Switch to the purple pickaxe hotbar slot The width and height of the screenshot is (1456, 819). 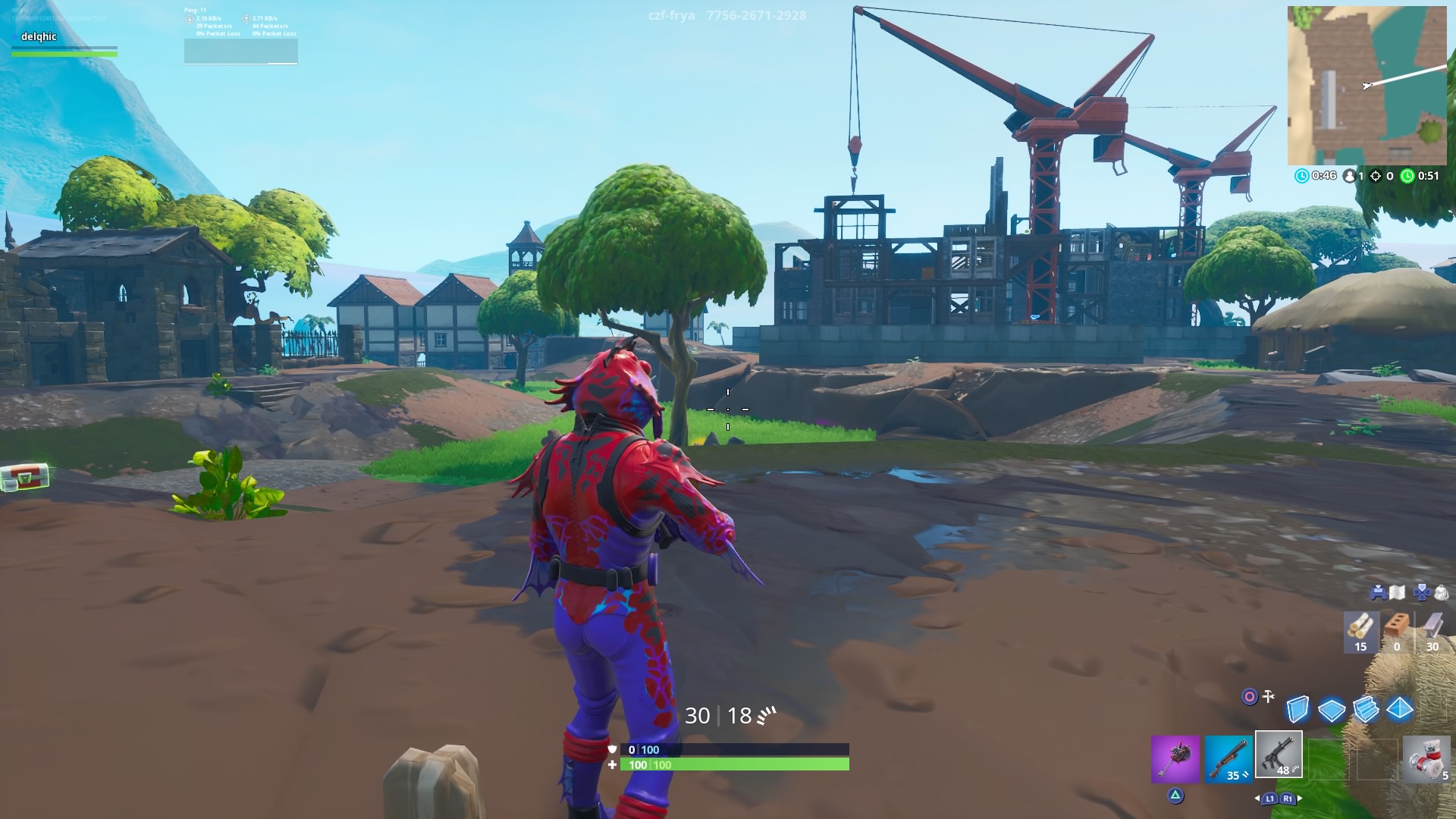1176,758
